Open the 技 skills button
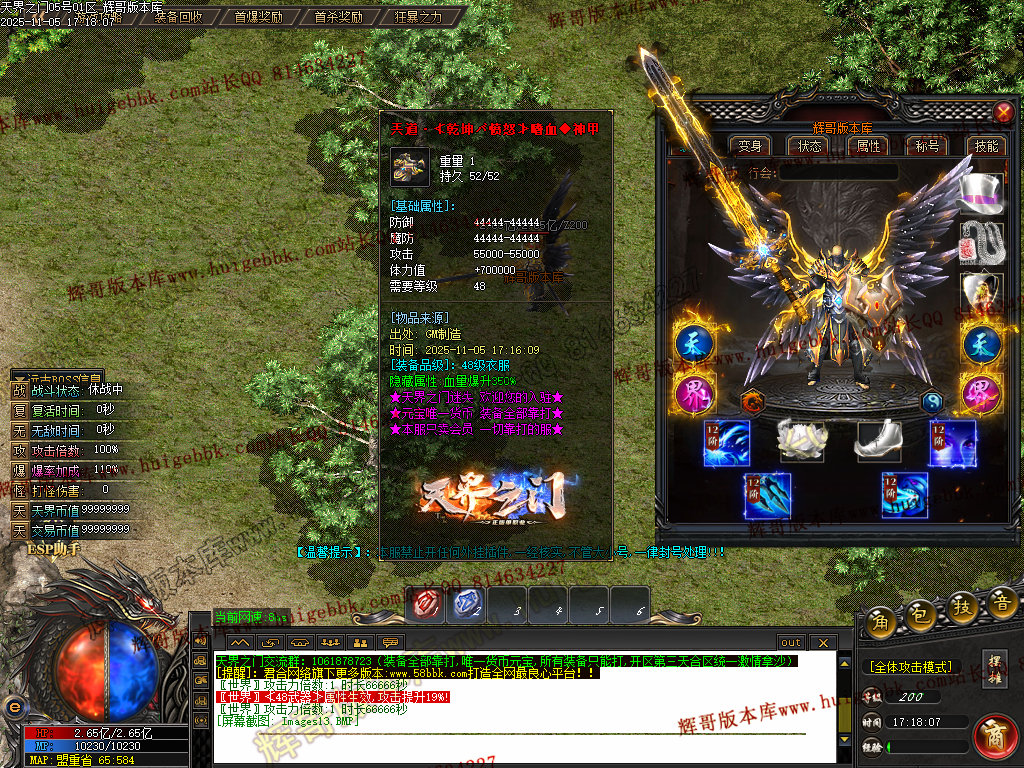This screenshot has height=768, width=1024. click(x=962, y=607)
